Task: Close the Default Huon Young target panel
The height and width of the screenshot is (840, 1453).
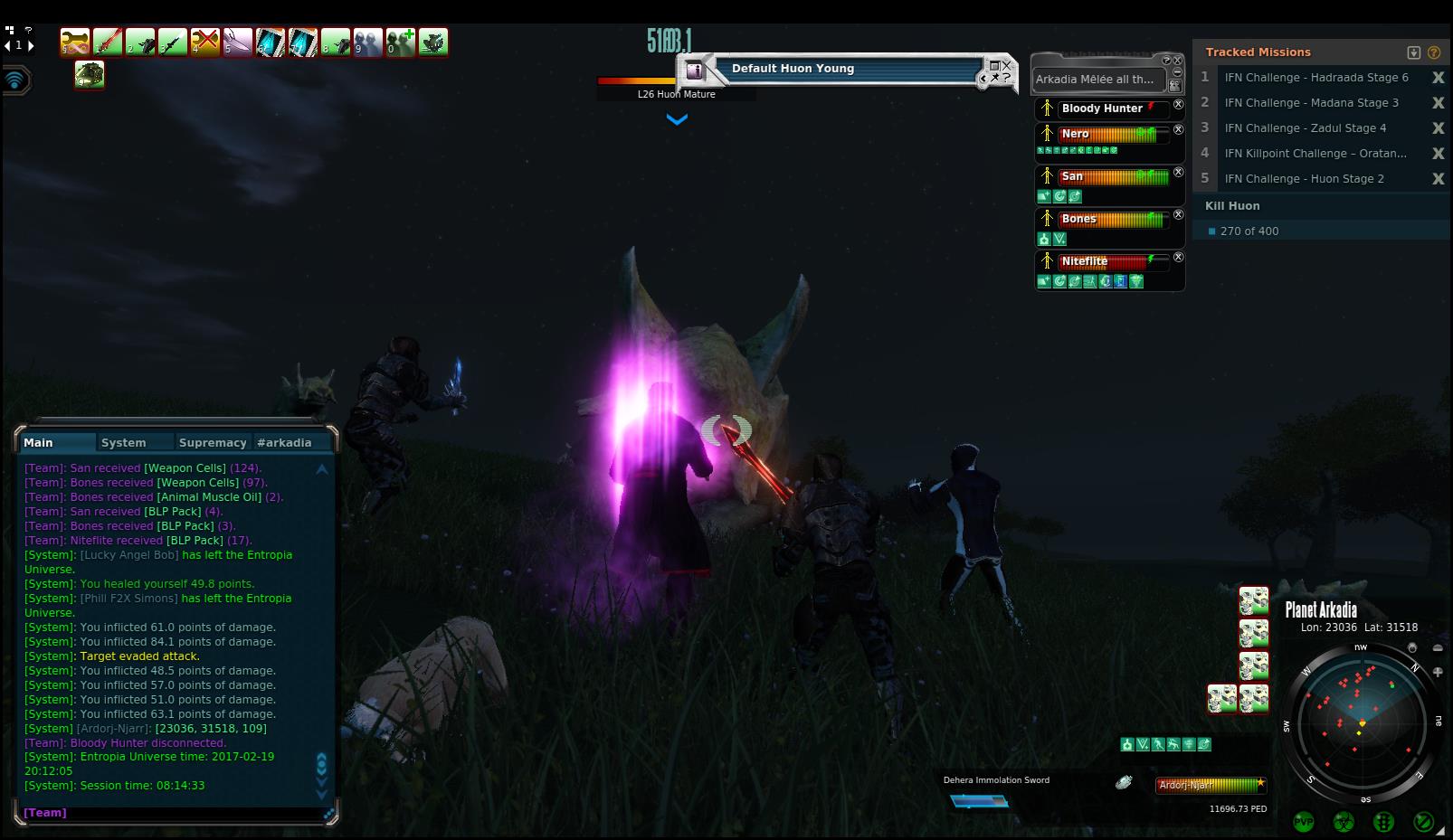Action: (1007, 65)
